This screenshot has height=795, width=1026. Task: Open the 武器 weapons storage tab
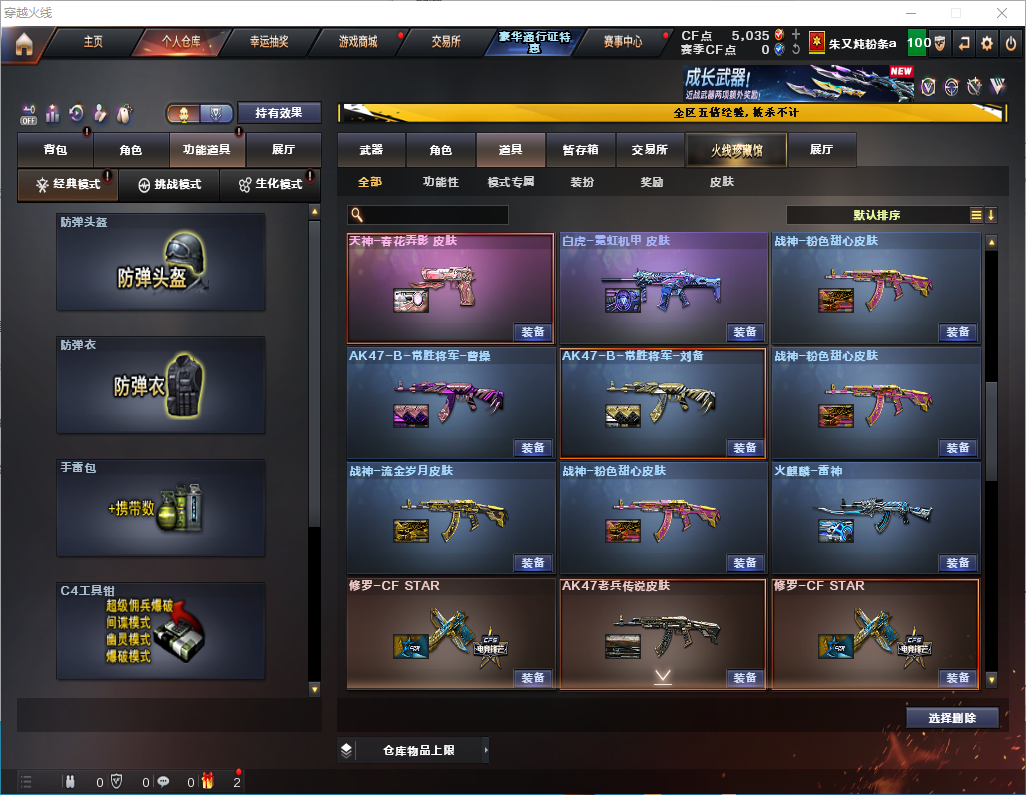tap(371, 150)
